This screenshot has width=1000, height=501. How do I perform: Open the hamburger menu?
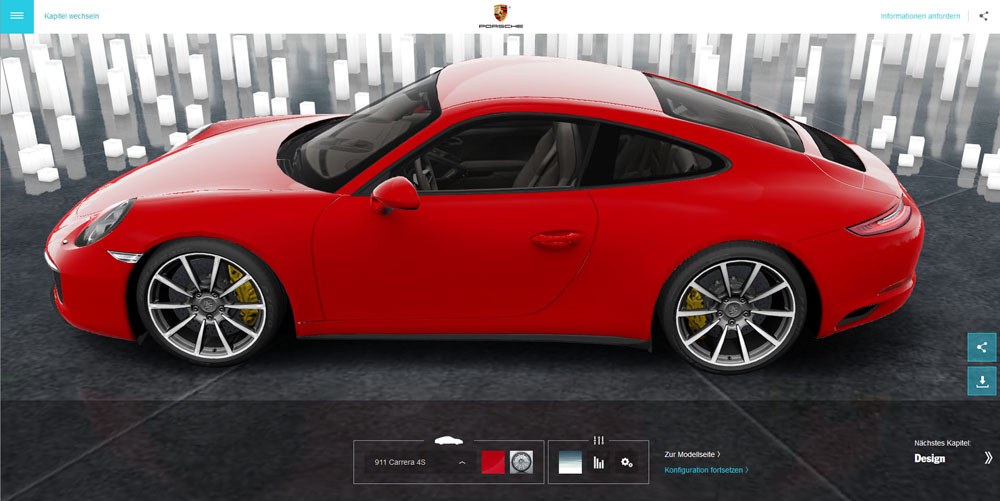pyautogui.click(x=17, y=16)
